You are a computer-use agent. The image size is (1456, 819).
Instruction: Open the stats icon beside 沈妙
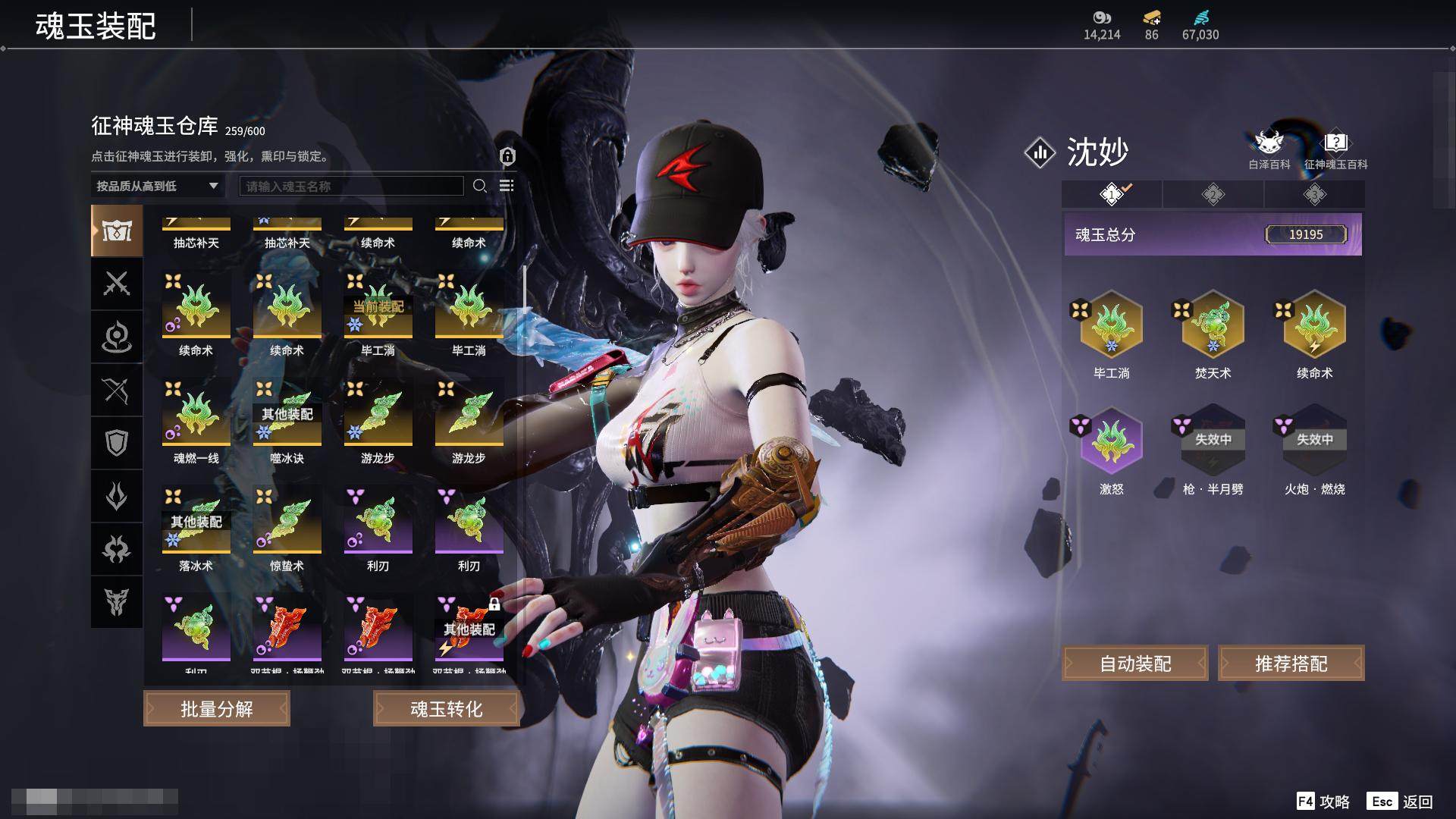(x=1040, y=152)
